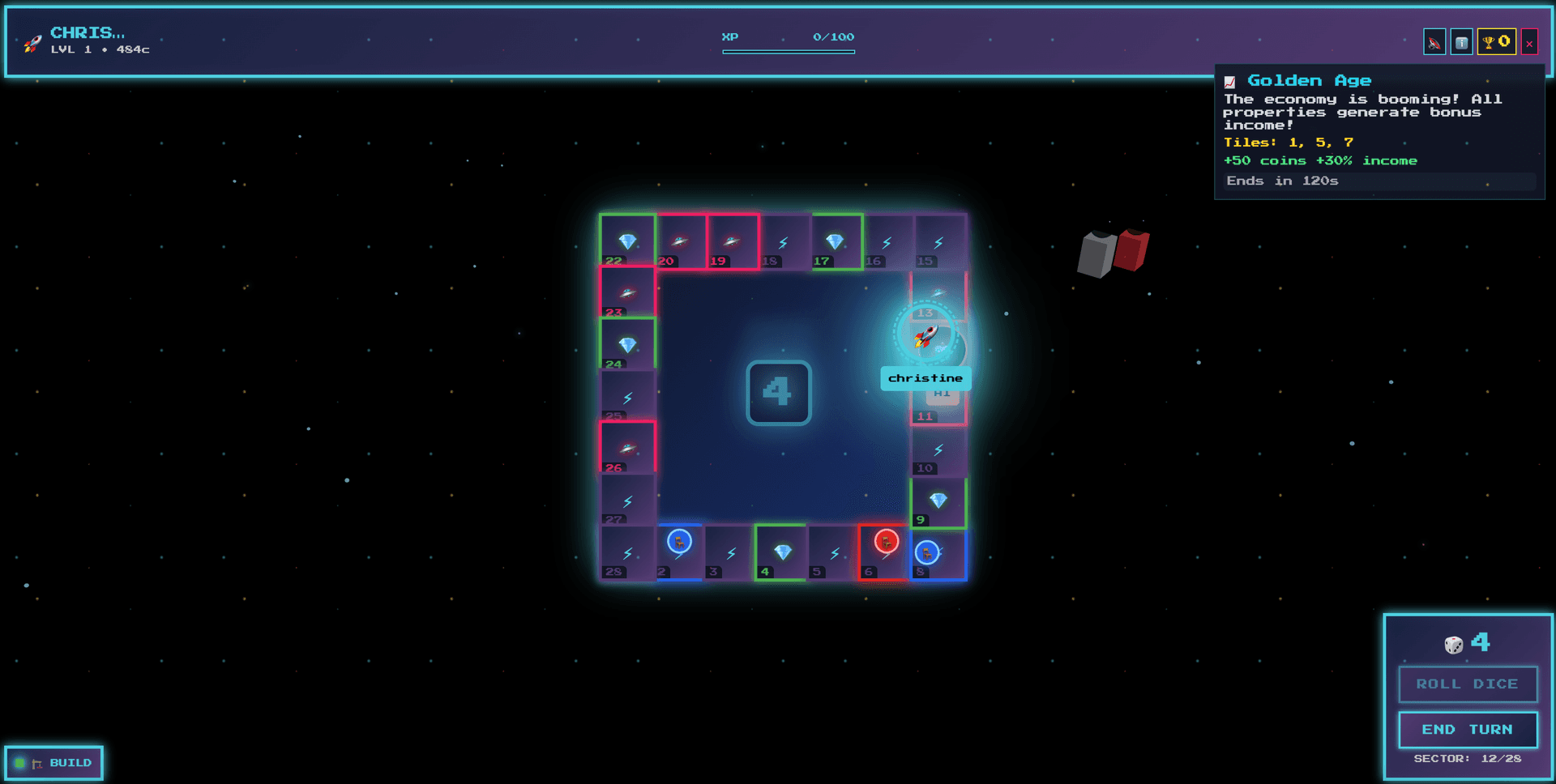Viewport: 1556px width, 784px height.
Task: View the trophy leaderboard
Action: pos(1496,41)
